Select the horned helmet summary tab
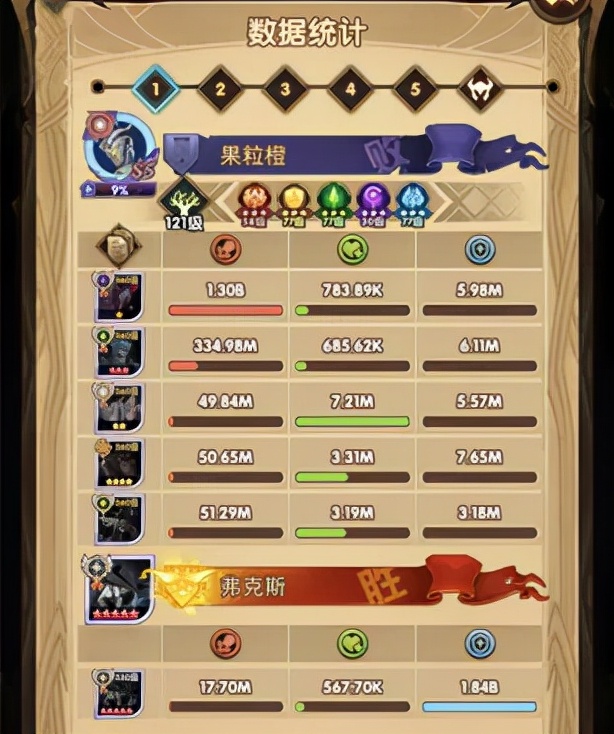This screenshot has width=614, height=734. pyautogui.click(x=480, y=88)
